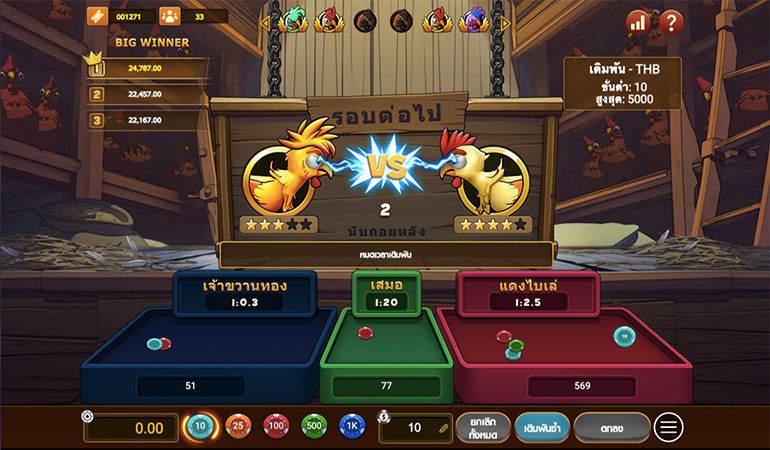The width and height of the screenshot is (770, 450).
Task: Select the green 500 chip
Action: [x=314, y=428]
